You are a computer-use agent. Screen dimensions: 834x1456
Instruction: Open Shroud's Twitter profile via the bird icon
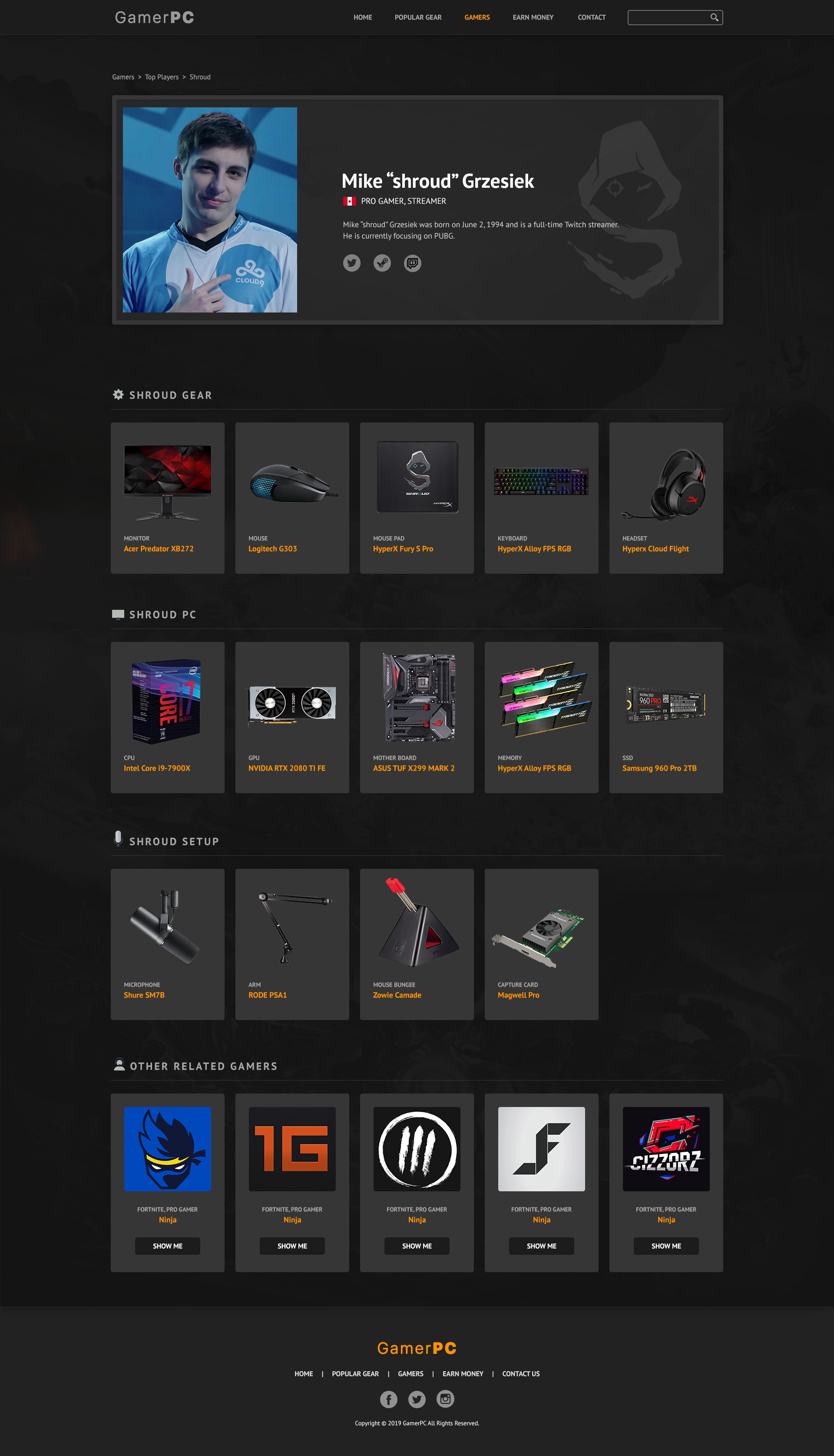352,263
